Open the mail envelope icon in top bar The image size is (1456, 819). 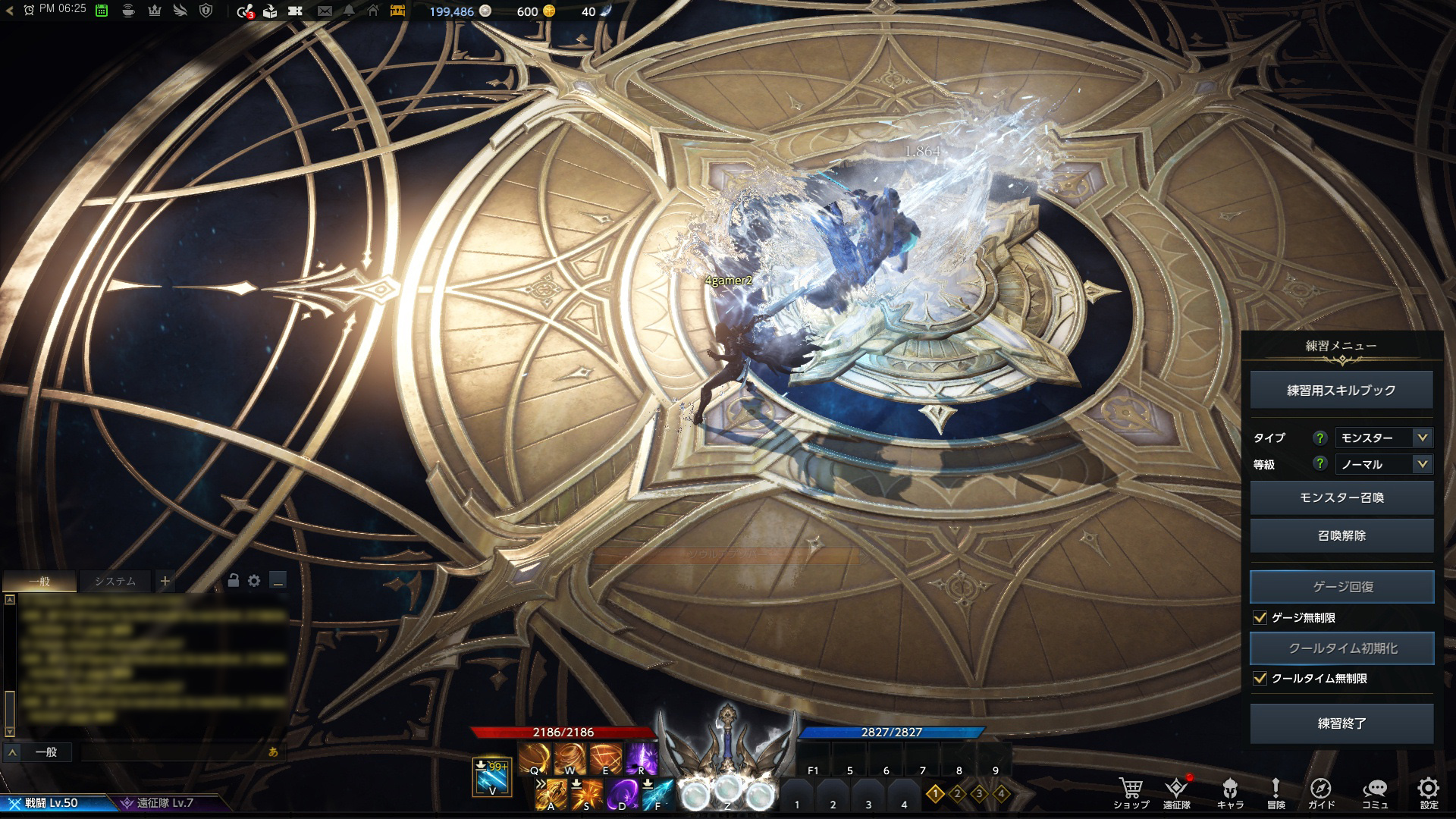(325, 11)
